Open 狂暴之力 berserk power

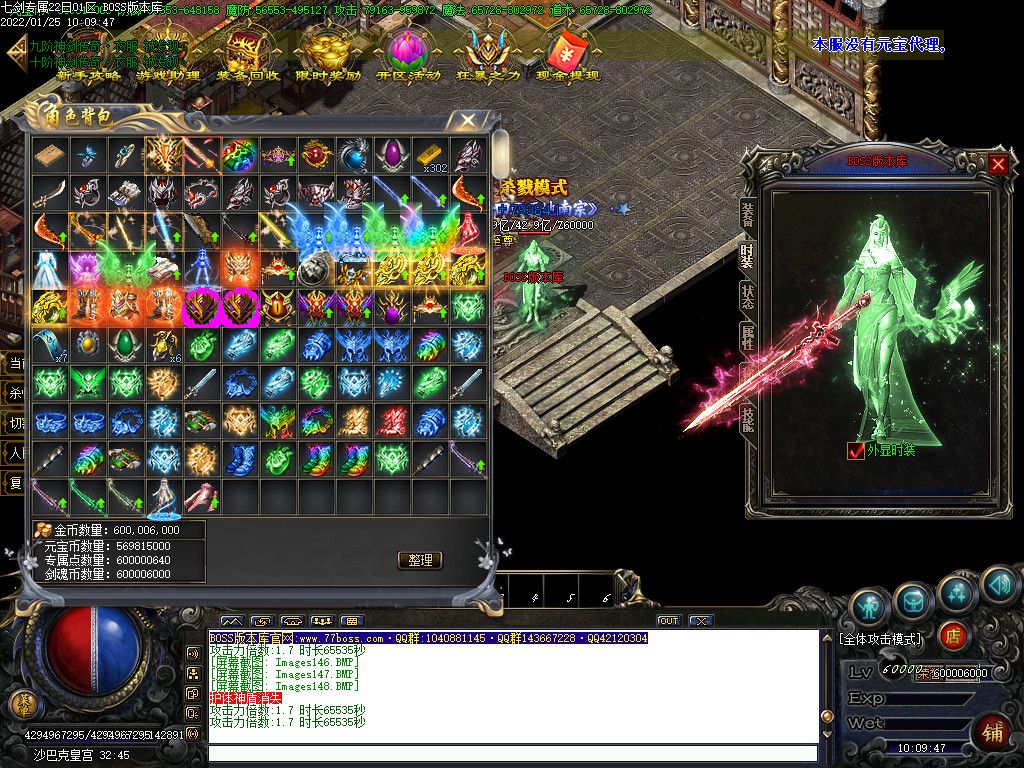point(488,56)
